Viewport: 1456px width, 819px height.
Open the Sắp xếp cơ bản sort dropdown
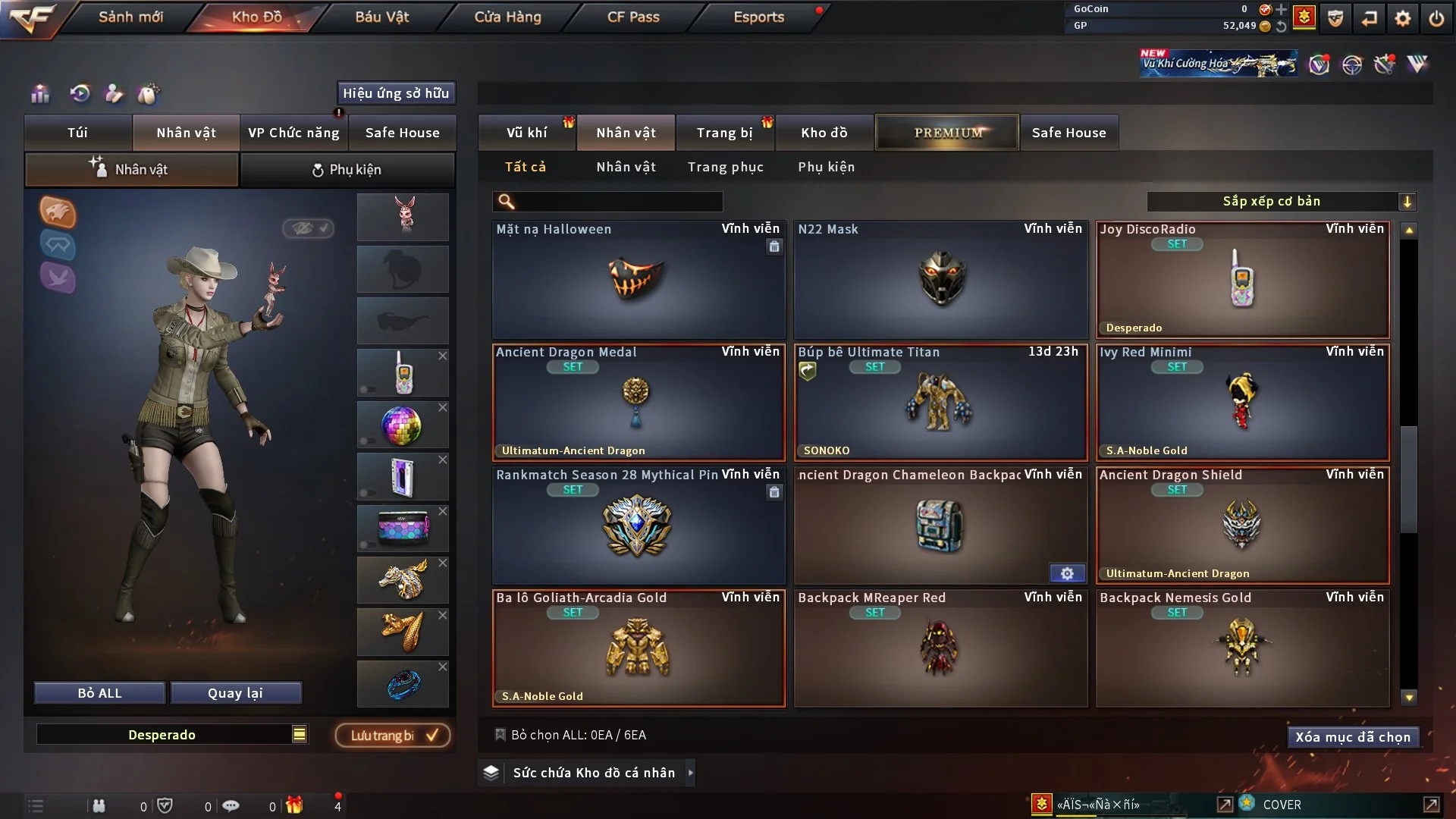point(1281,202)
